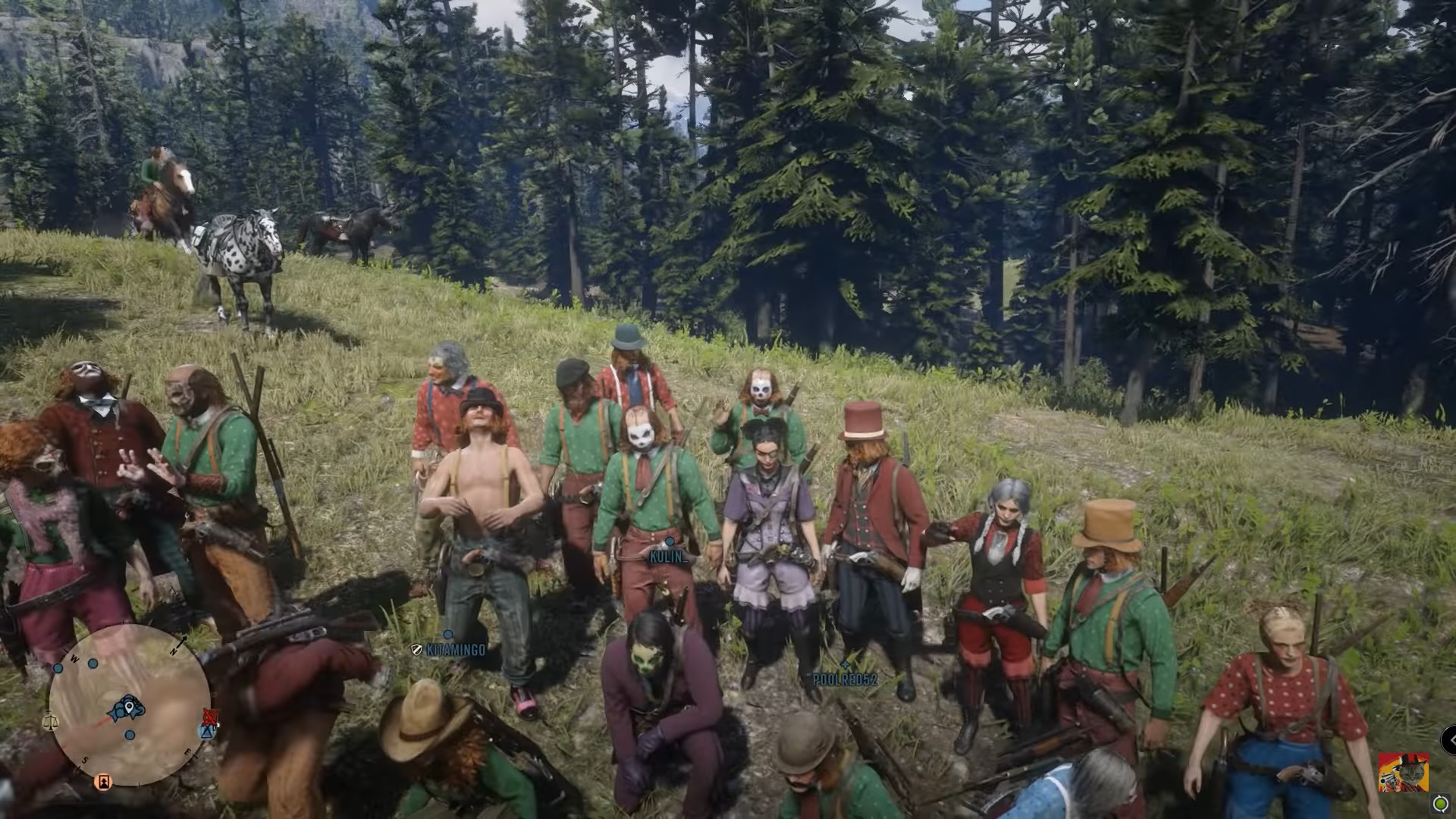The image size is (1456, 819).
Task: Click the red X camp marker on the minimap
Action: [209, 717]
